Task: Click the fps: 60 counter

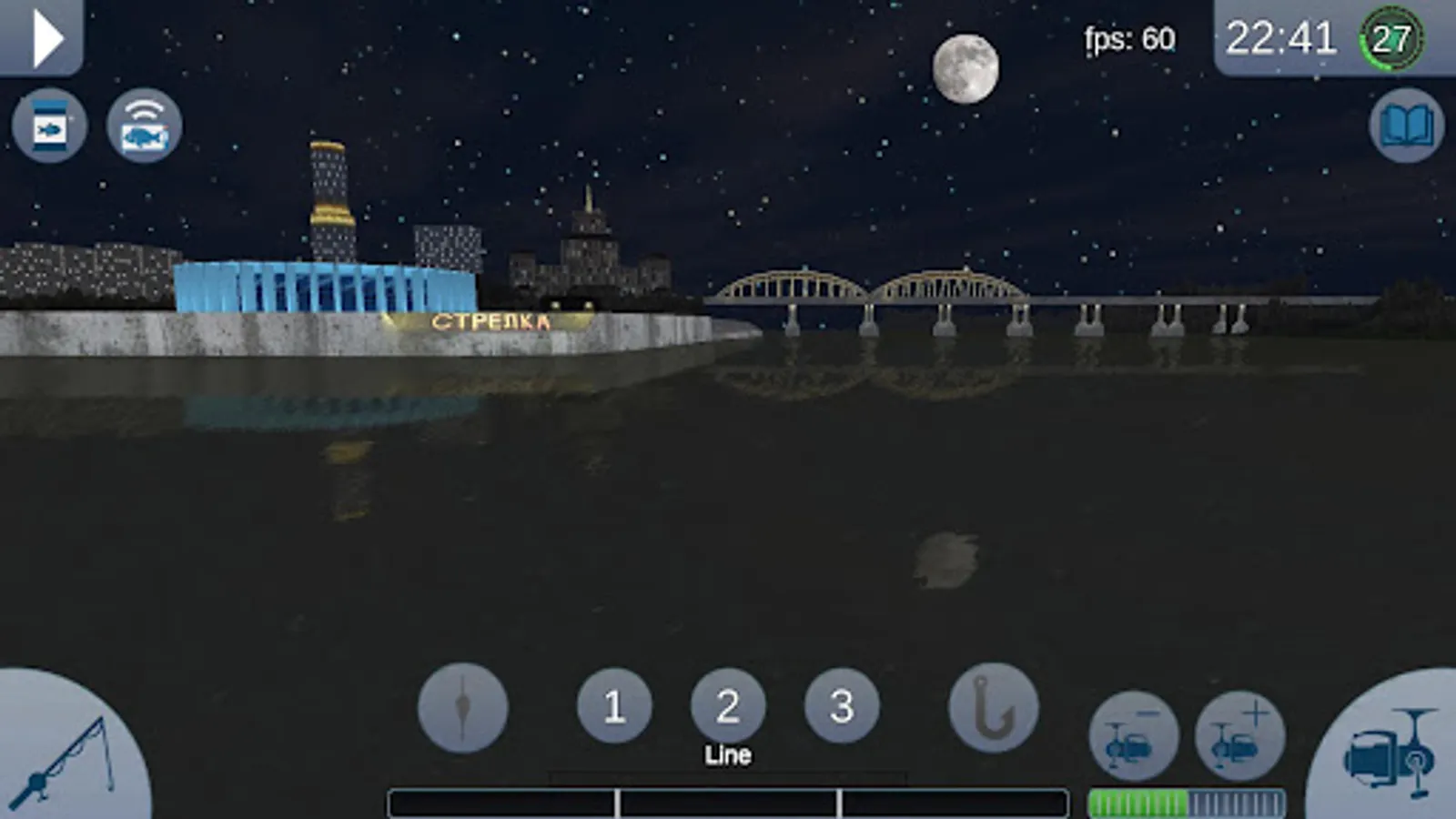Action: (x=1129, y=39)
